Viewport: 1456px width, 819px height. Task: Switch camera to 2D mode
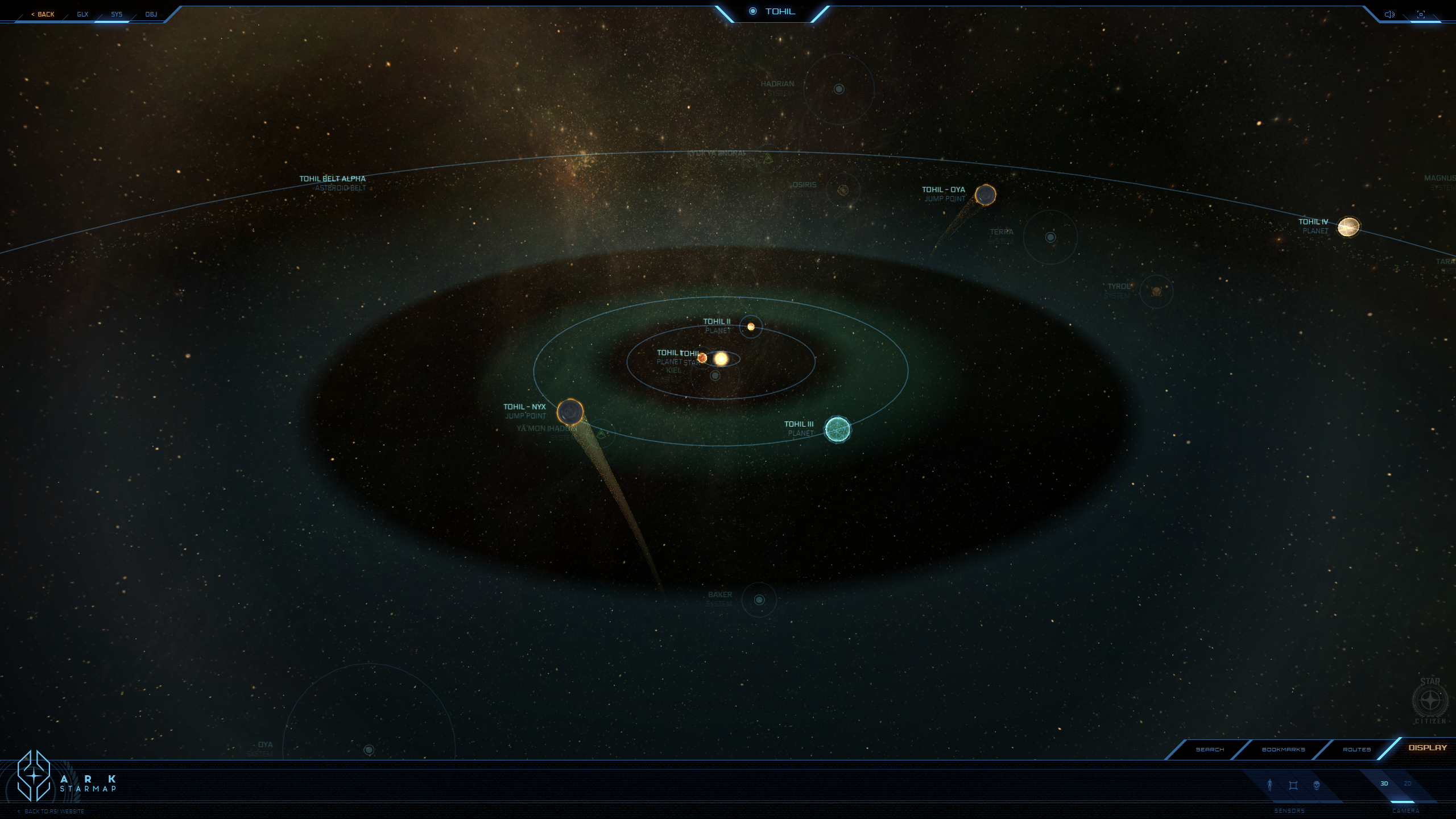coord(1408,784)
